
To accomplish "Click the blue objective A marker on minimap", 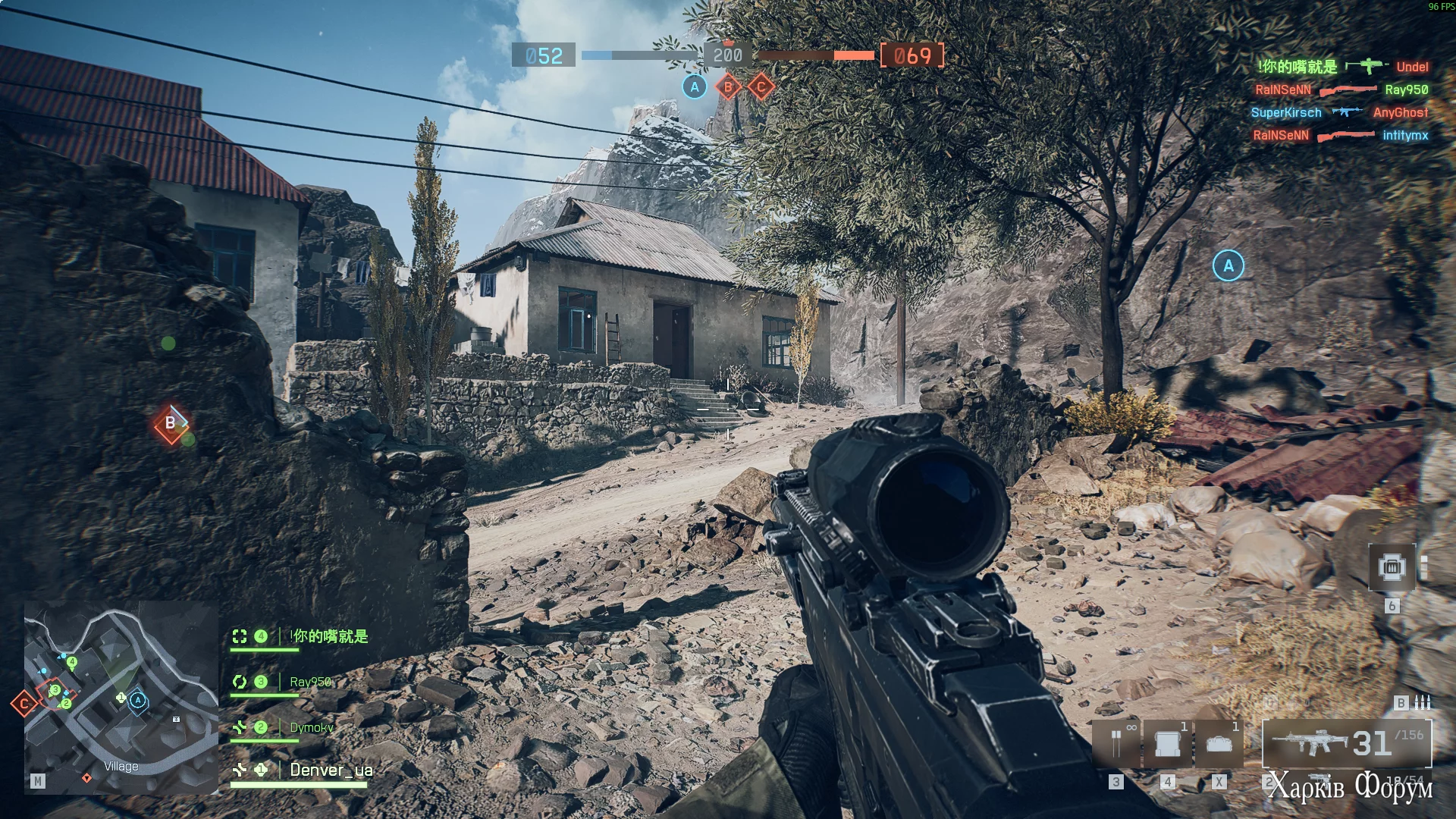I will (138, 700).
